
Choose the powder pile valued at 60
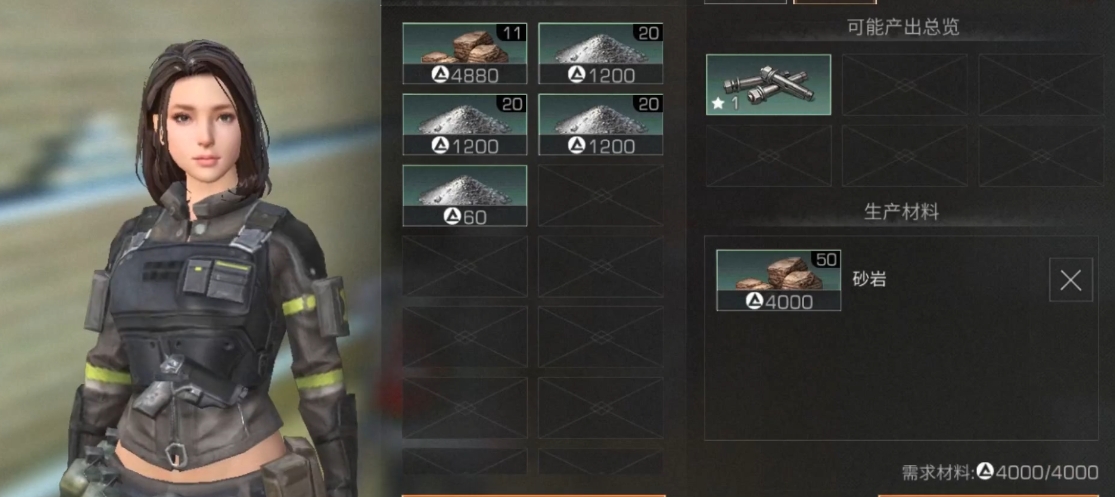pyautogui.click(x=464, y=195)
